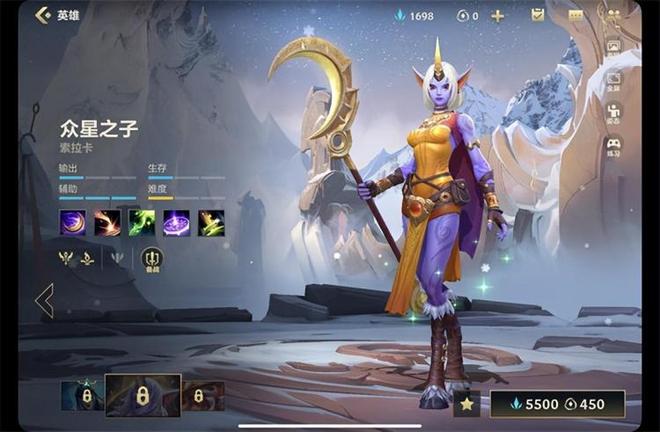View Soraka's splash art picture

click(x=613, y=46)
